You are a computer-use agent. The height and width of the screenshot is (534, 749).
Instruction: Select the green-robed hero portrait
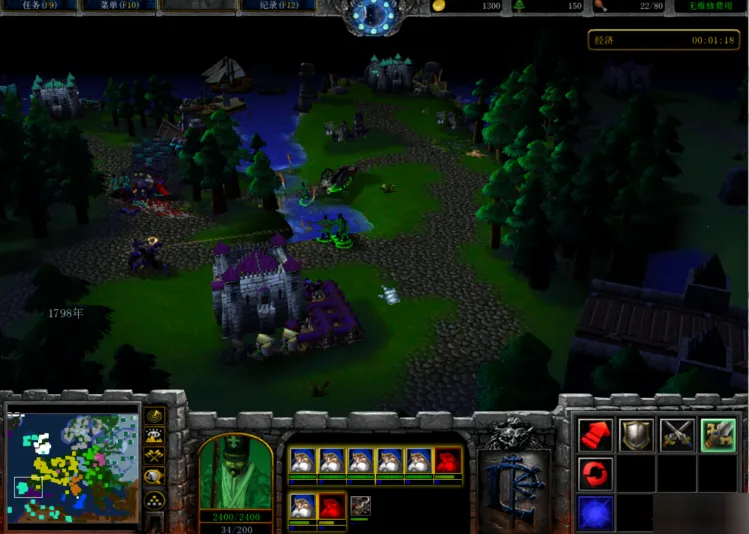pos(236,472)
